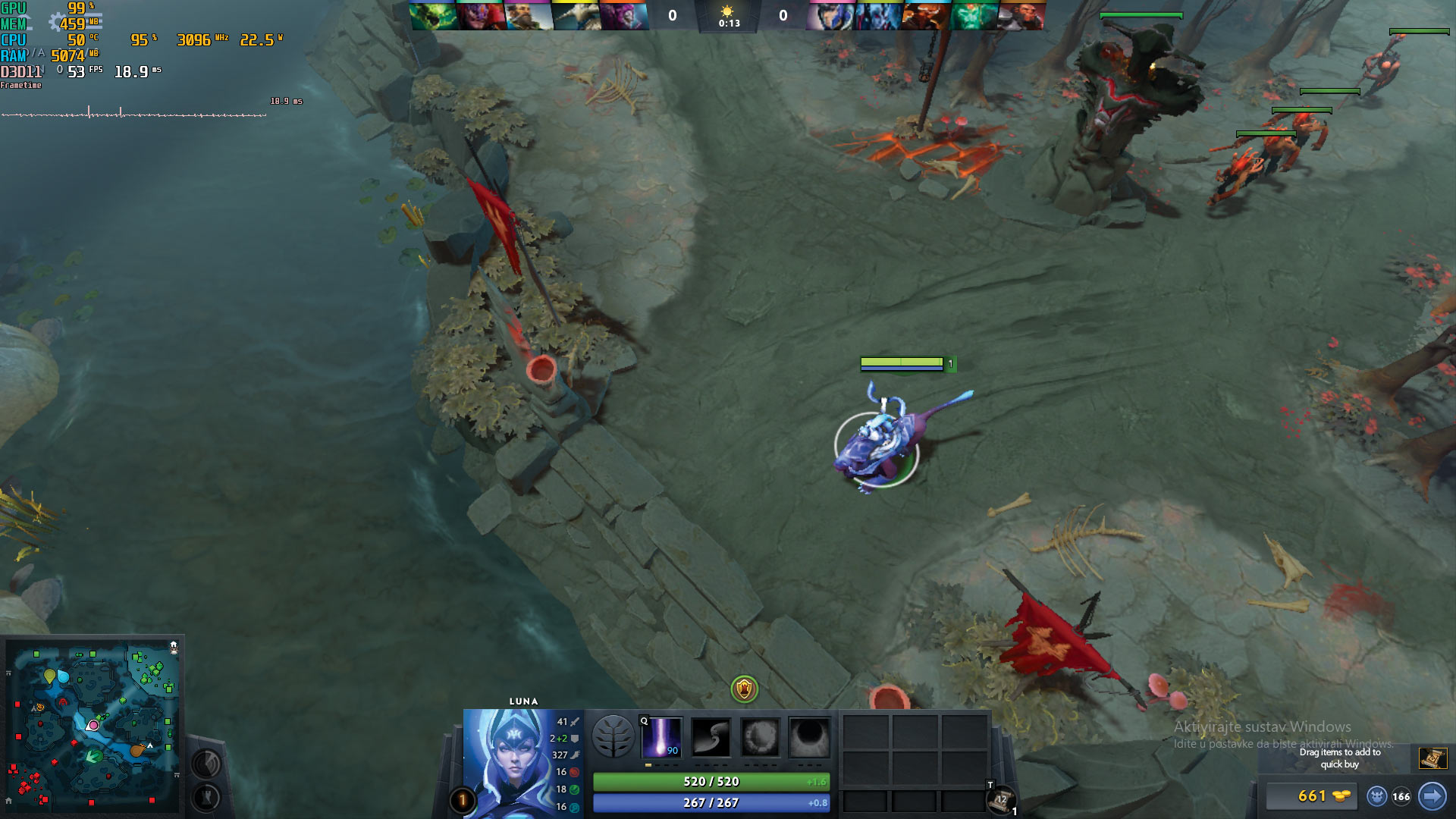Use the Town Portal Scroll slot
The height and width of the screenshot is (819, 1456).
(1000, 800)
